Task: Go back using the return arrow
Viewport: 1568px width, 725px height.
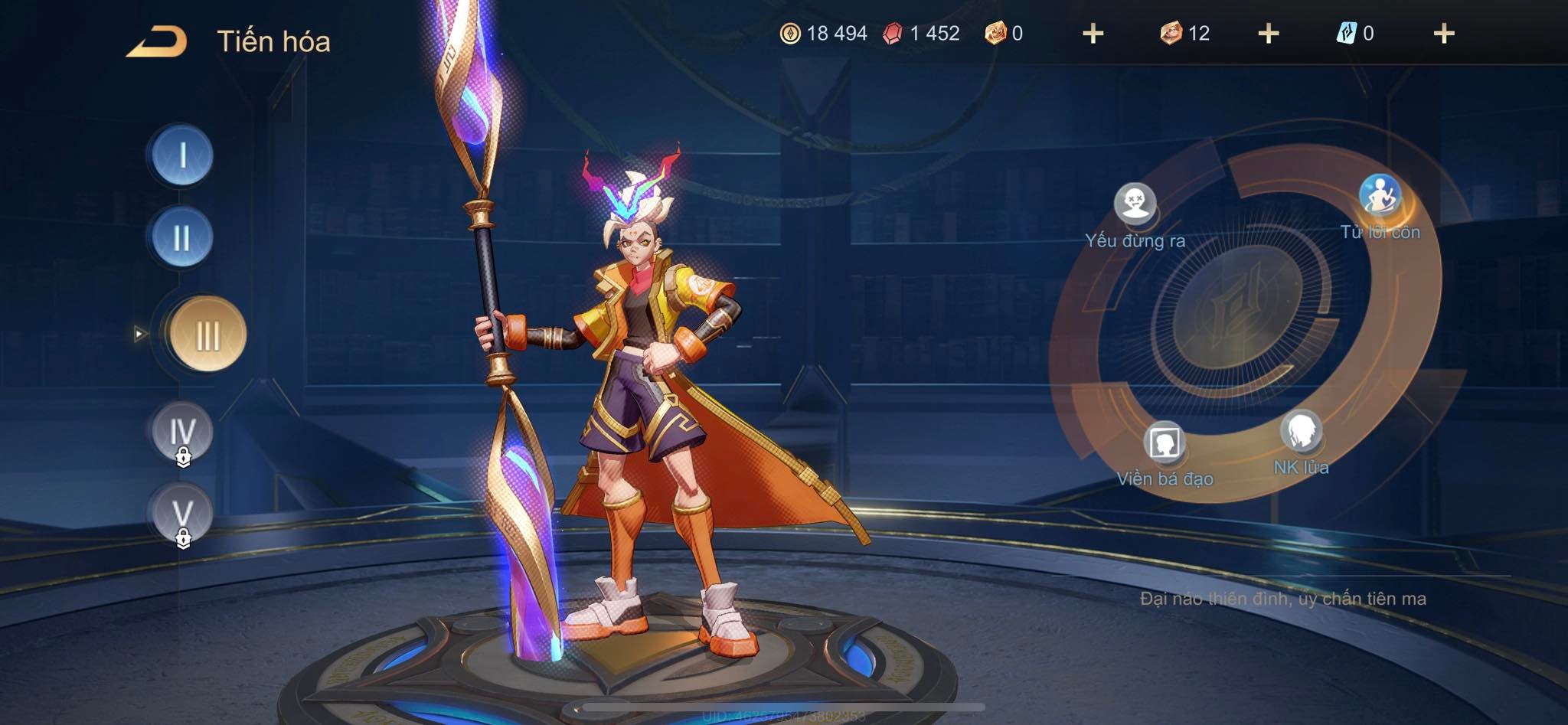Action: click(157, 41)
